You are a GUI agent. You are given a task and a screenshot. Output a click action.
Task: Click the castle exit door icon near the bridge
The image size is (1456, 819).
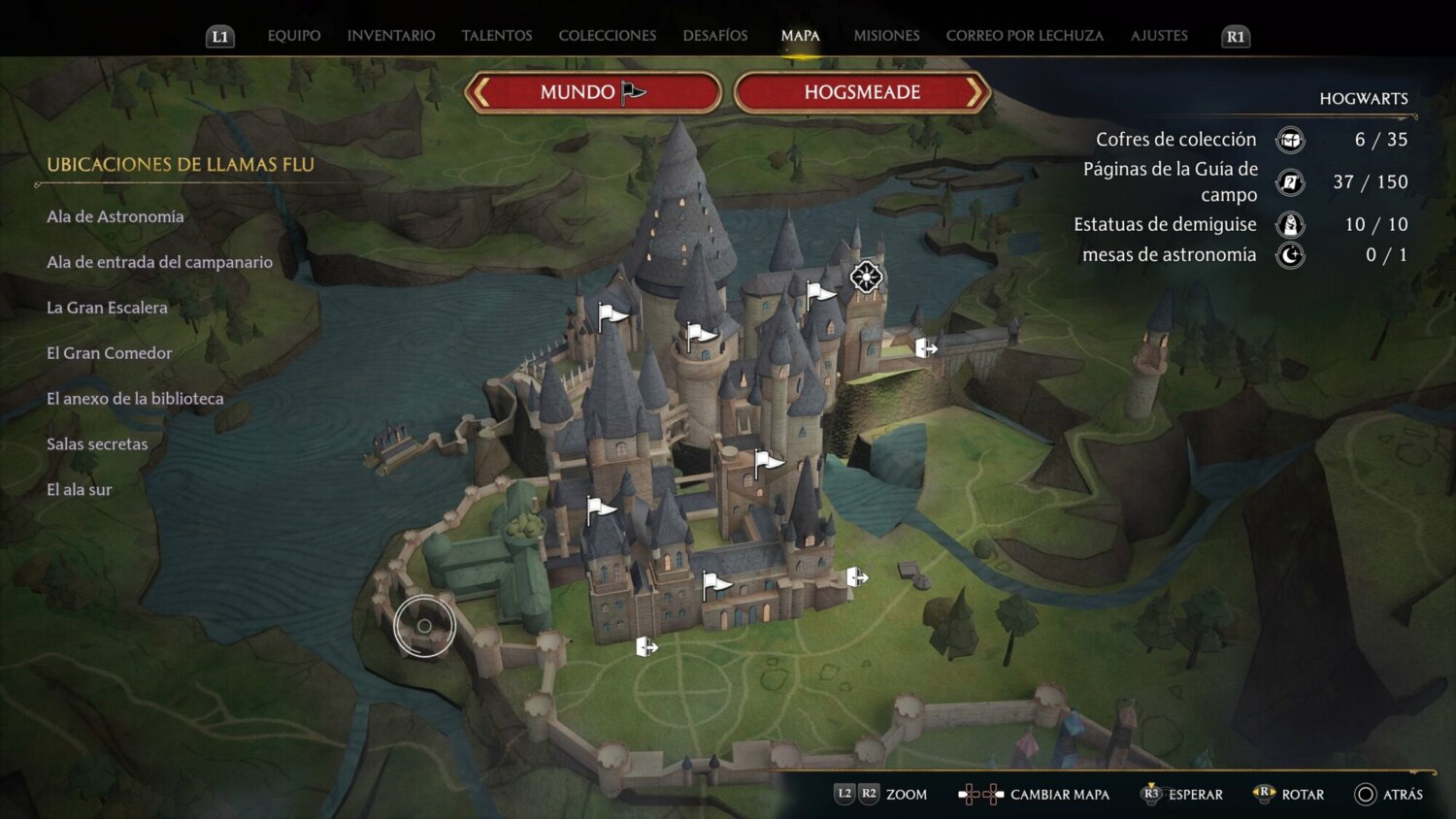[925, 345]
